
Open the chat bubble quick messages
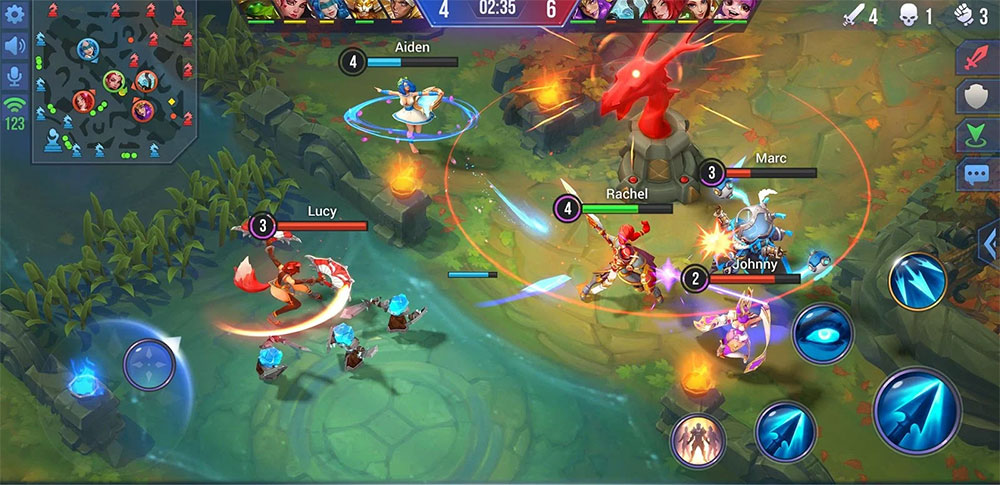(973, 174)
